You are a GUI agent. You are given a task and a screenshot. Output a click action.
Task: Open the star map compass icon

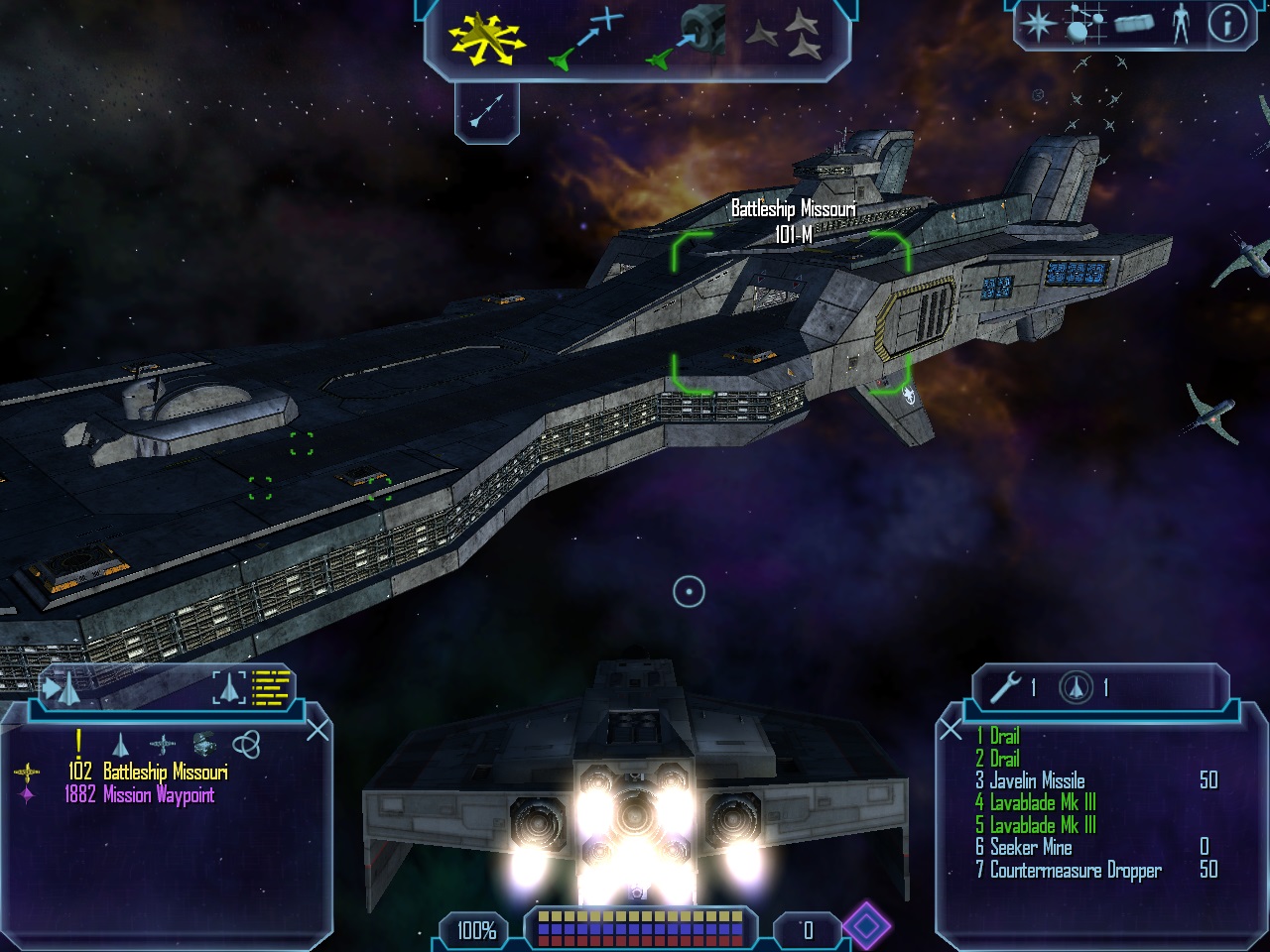coord(1038,23)
